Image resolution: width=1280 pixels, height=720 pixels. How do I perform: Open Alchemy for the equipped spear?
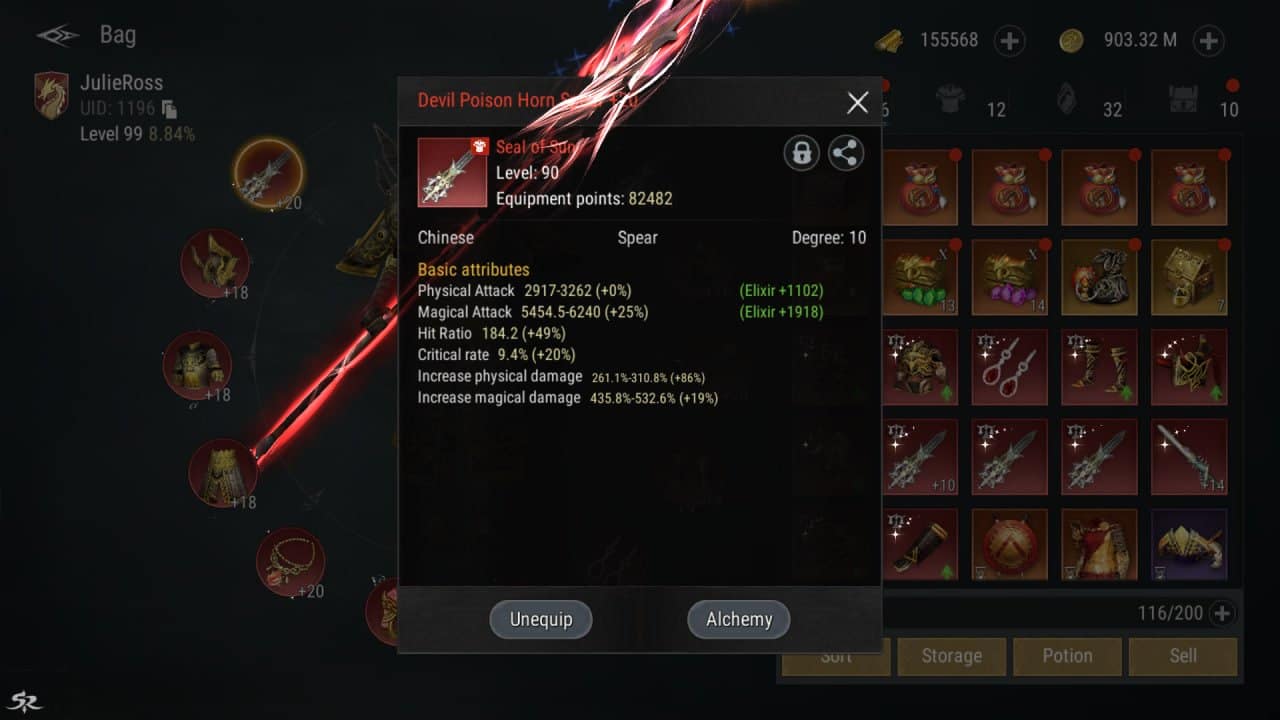(739, 619)
